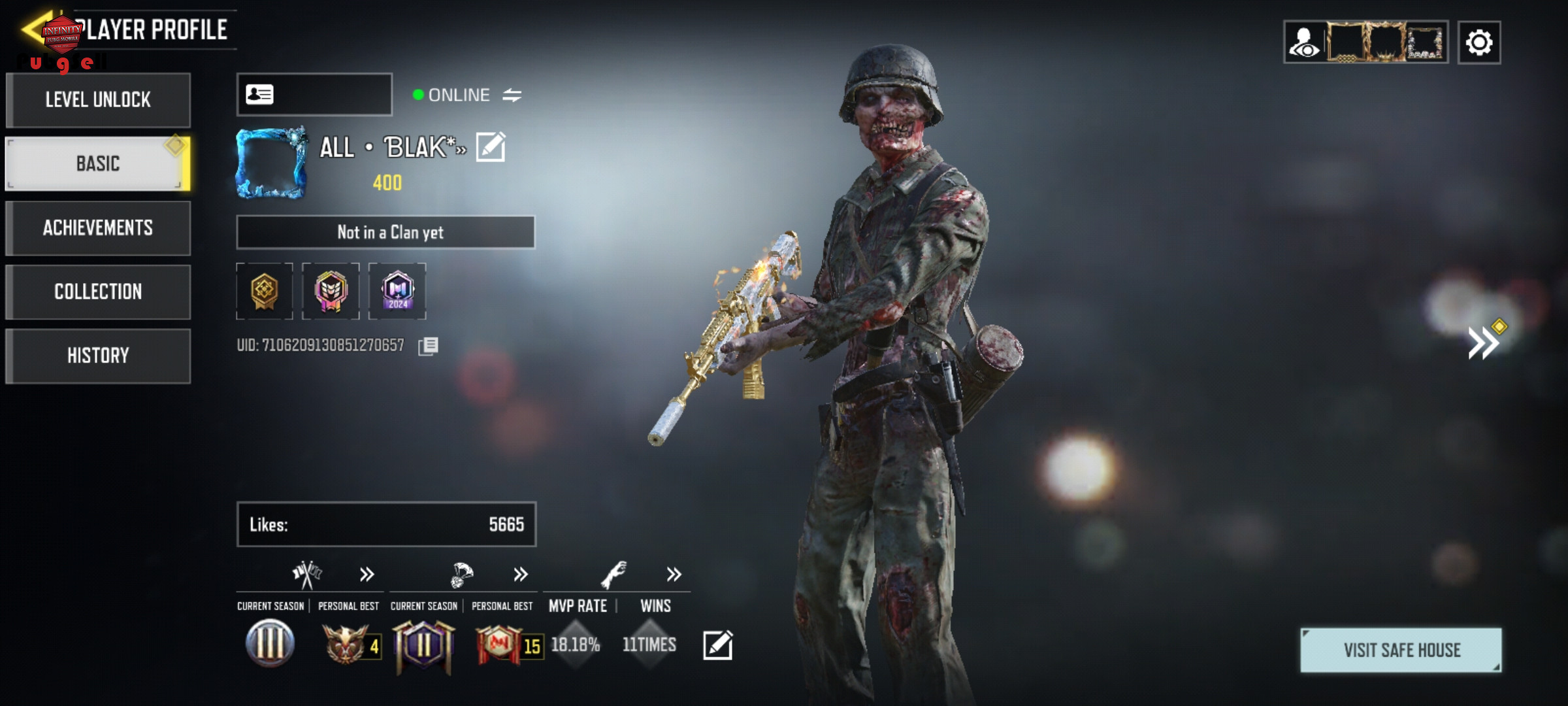Open the Level Unlock tab
1568x706 pixels.
coord(98,100)
